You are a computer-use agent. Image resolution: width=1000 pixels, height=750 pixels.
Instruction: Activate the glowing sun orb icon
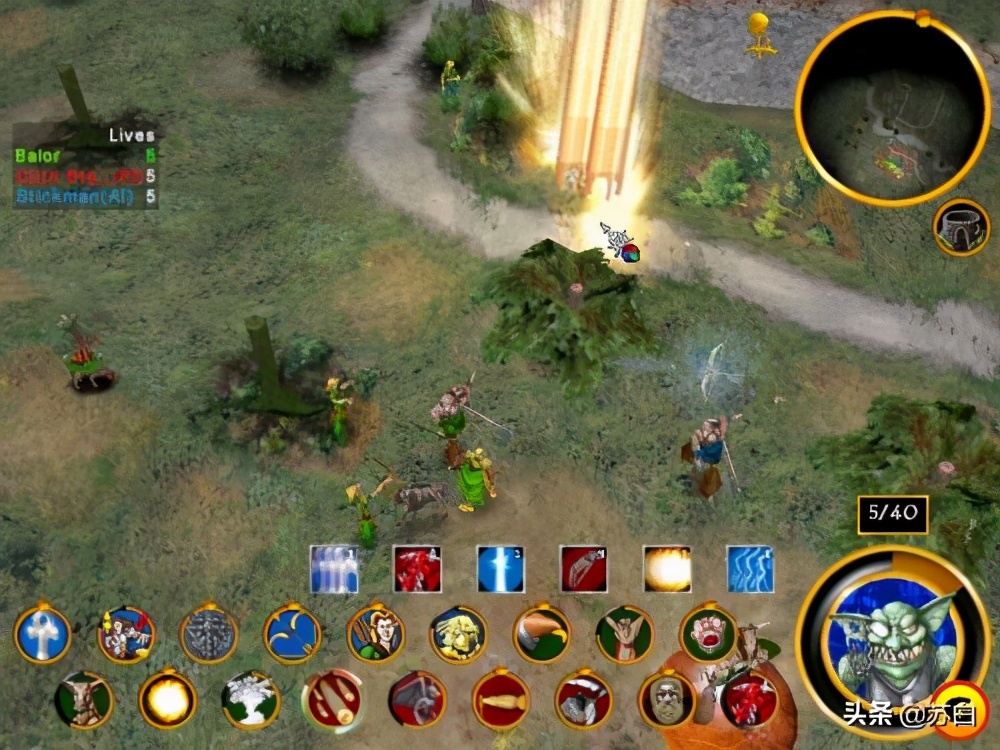click(167, 698)
